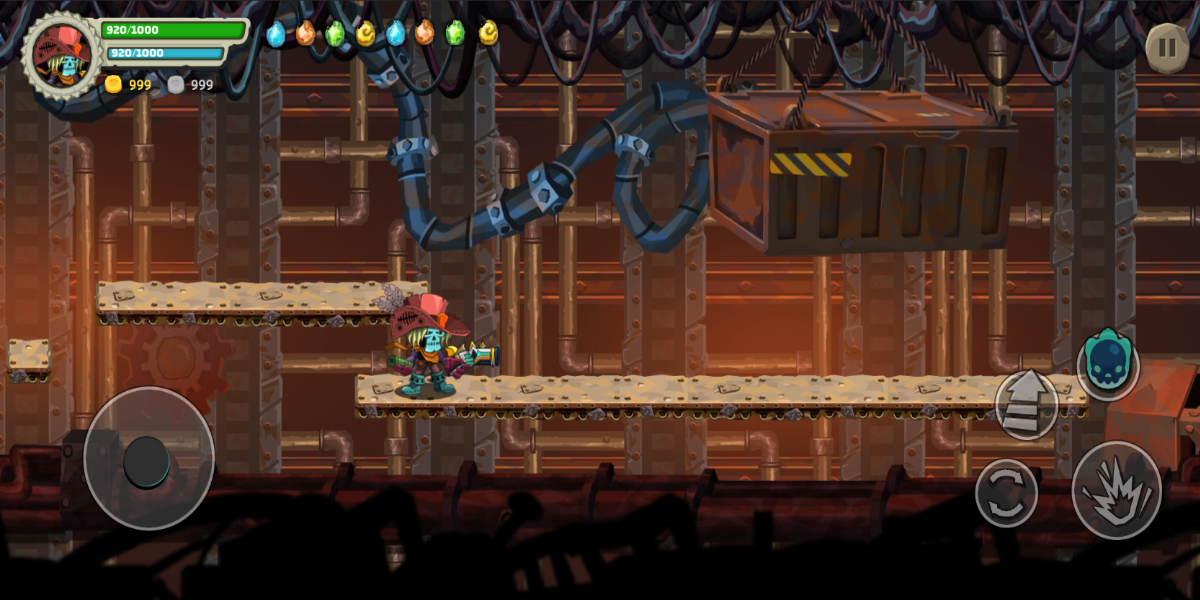Screen dimensions: 1200x600
Task: Open the character portrait in the gear frame
Action: 62,54
